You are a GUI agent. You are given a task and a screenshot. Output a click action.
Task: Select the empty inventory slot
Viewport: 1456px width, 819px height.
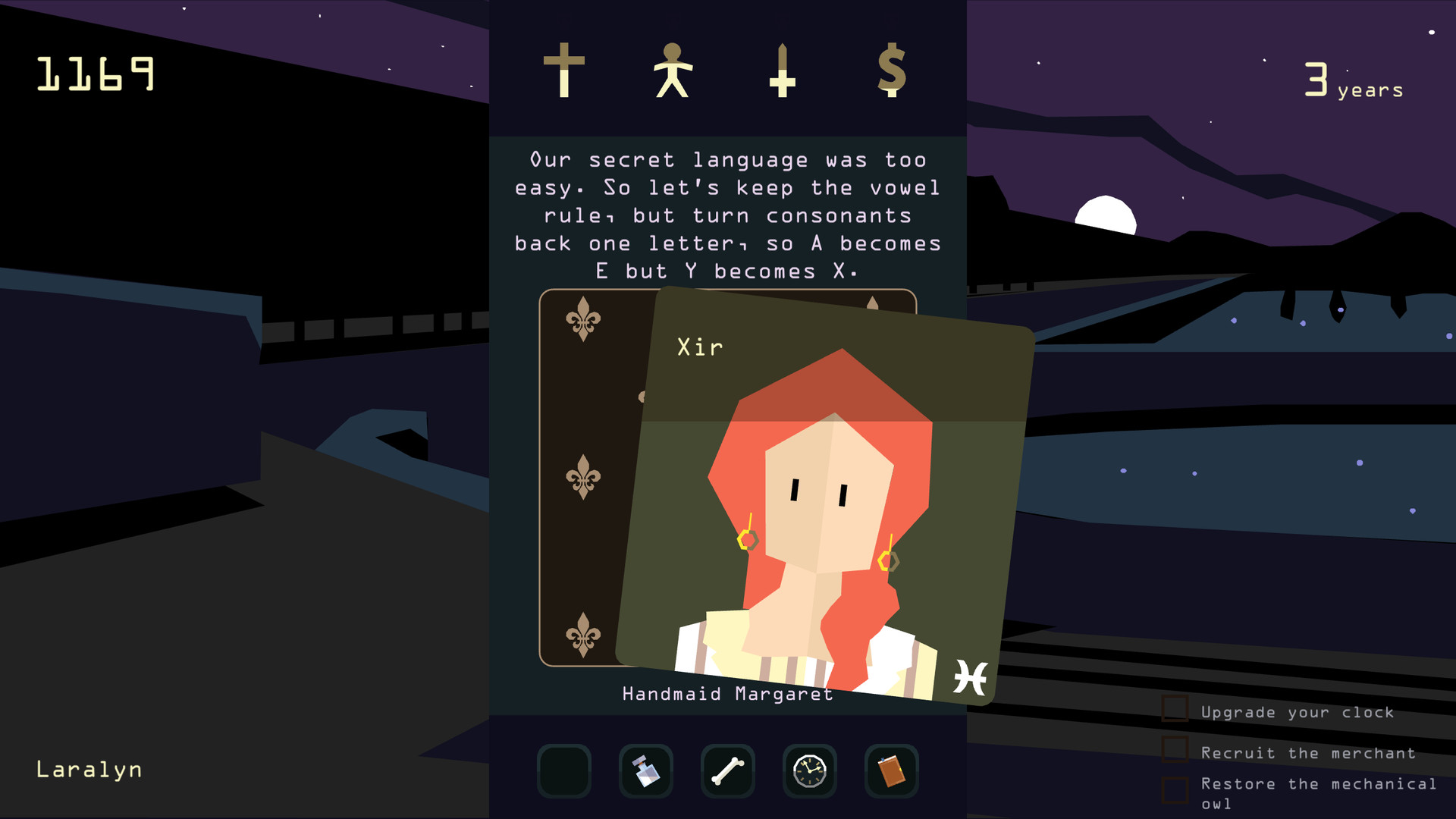(564, 770)
